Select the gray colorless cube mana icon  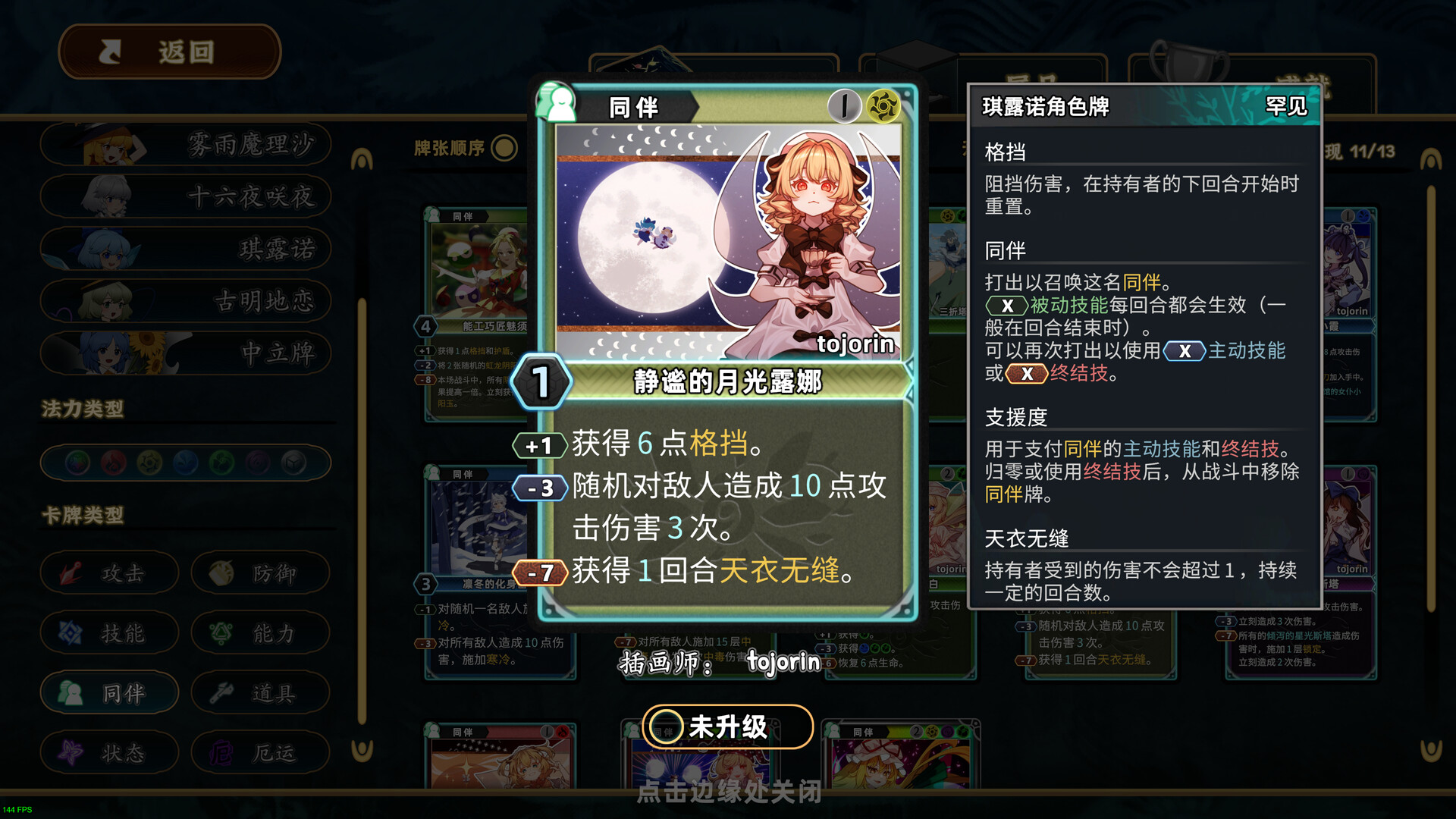293,462
